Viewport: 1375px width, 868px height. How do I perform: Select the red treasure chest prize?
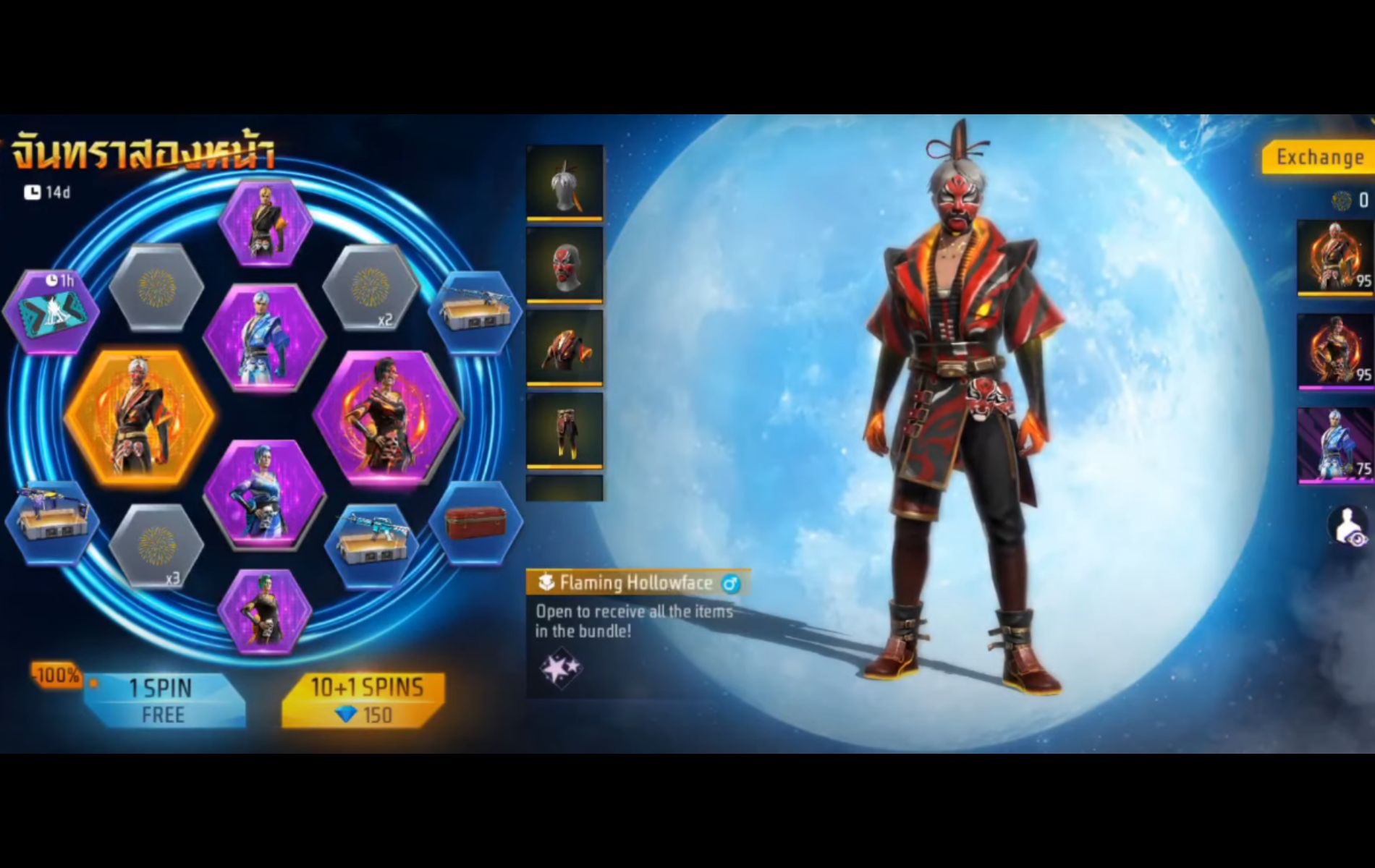475,522
